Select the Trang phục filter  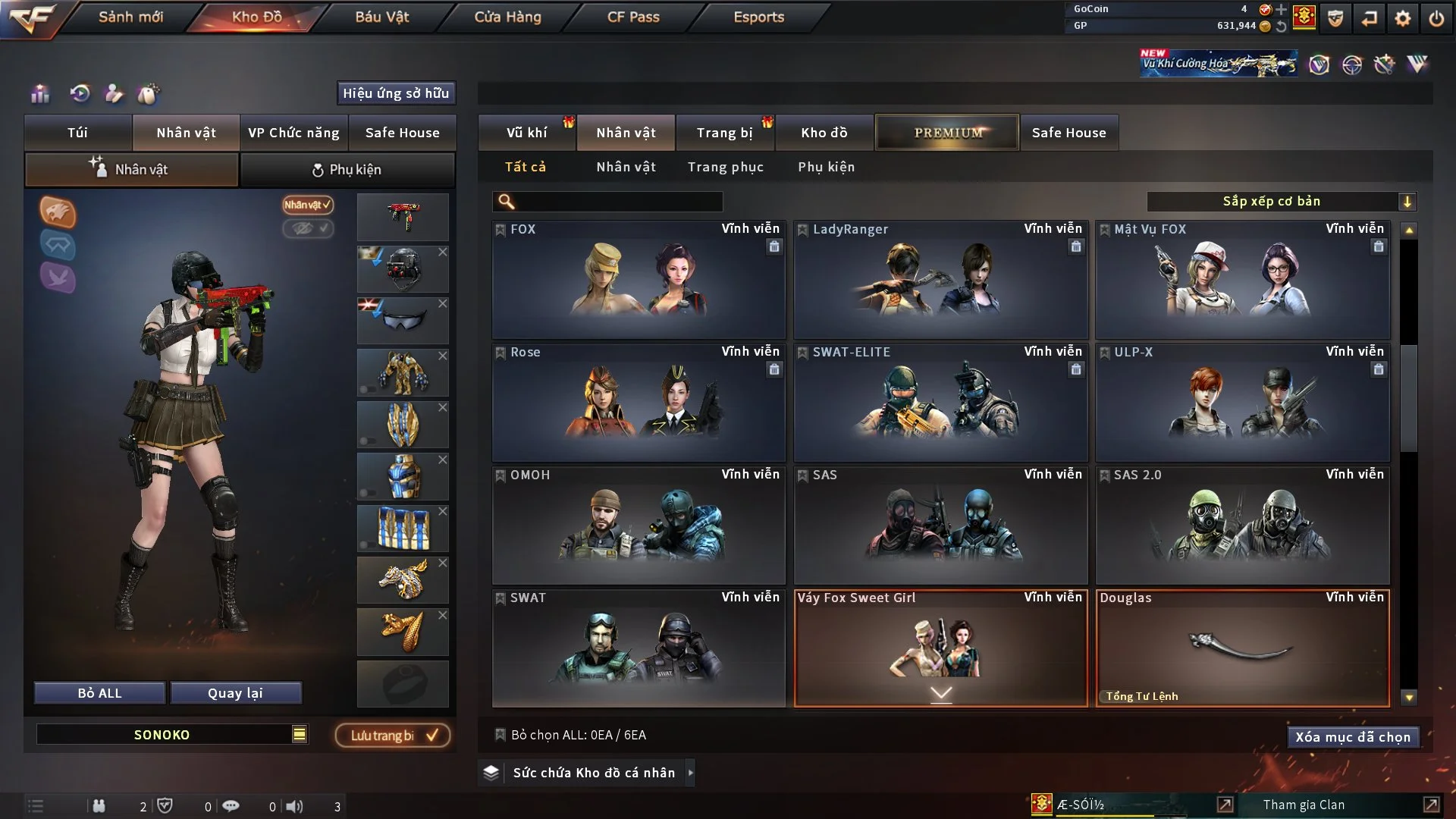(725, 167)
